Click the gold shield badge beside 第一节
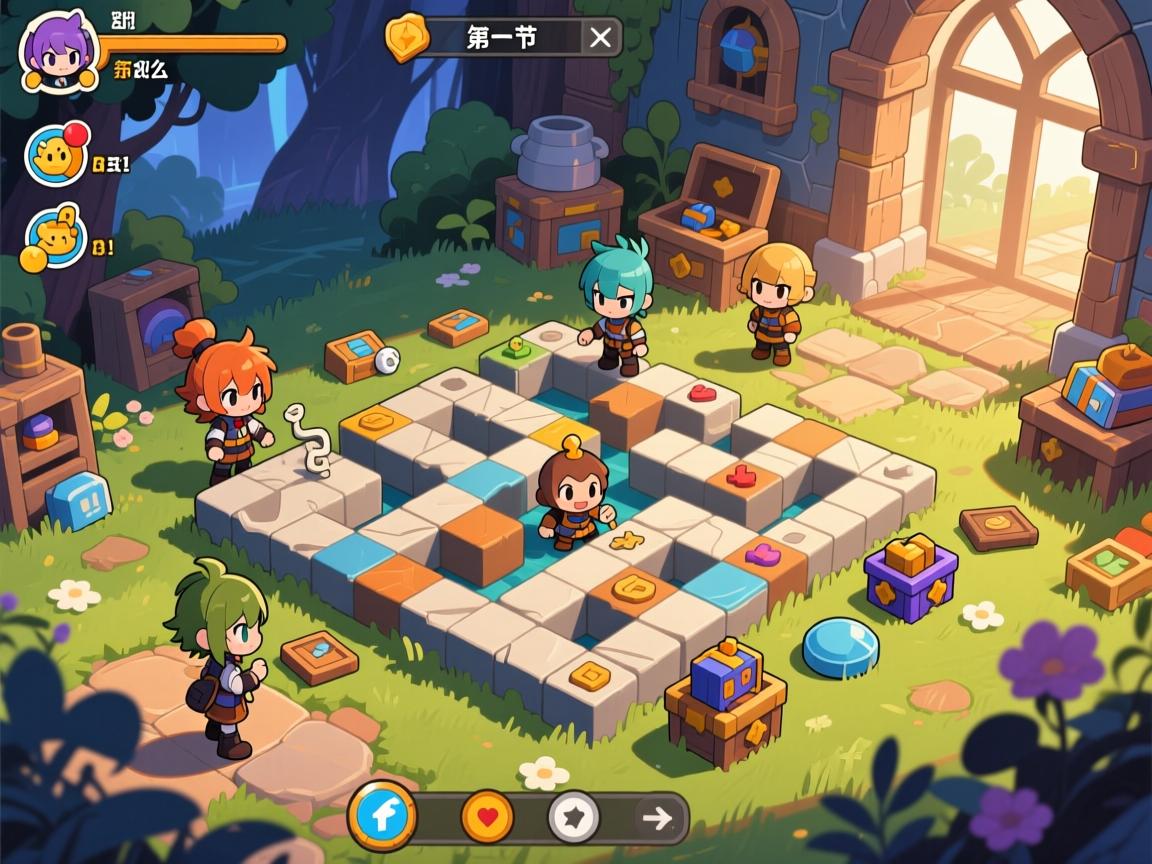Image resolution: width=1152 pixels, height=864 pixels. (x=407, y=37)
